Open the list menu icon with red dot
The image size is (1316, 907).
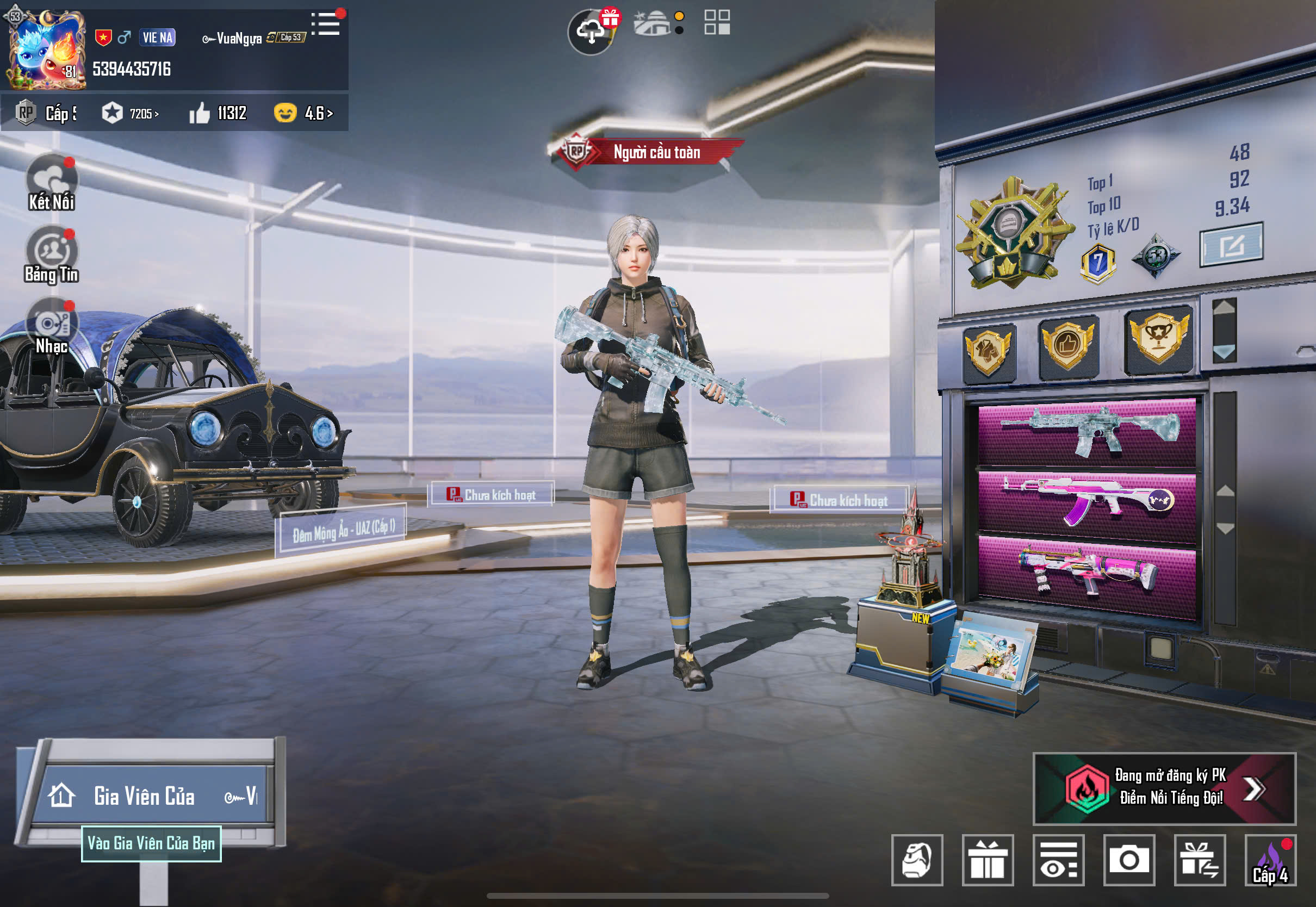click(326, 24)
